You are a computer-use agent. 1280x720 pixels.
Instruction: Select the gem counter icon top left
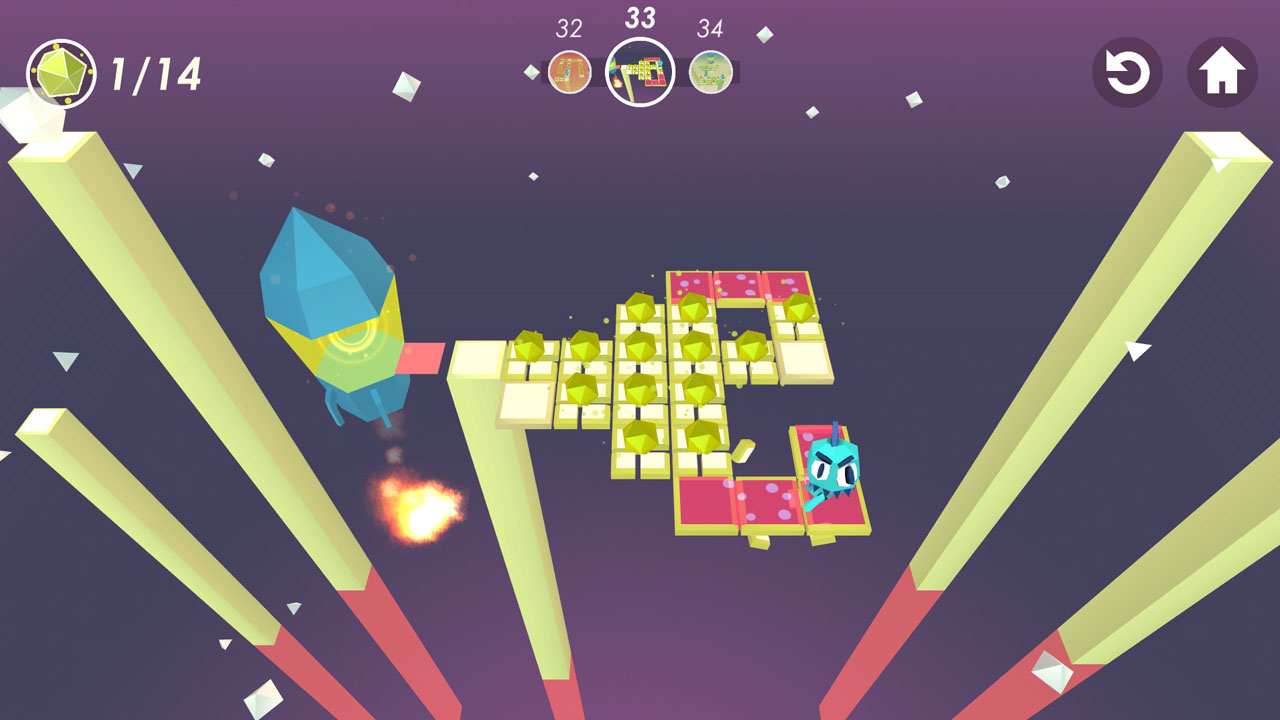coord(67,71)
